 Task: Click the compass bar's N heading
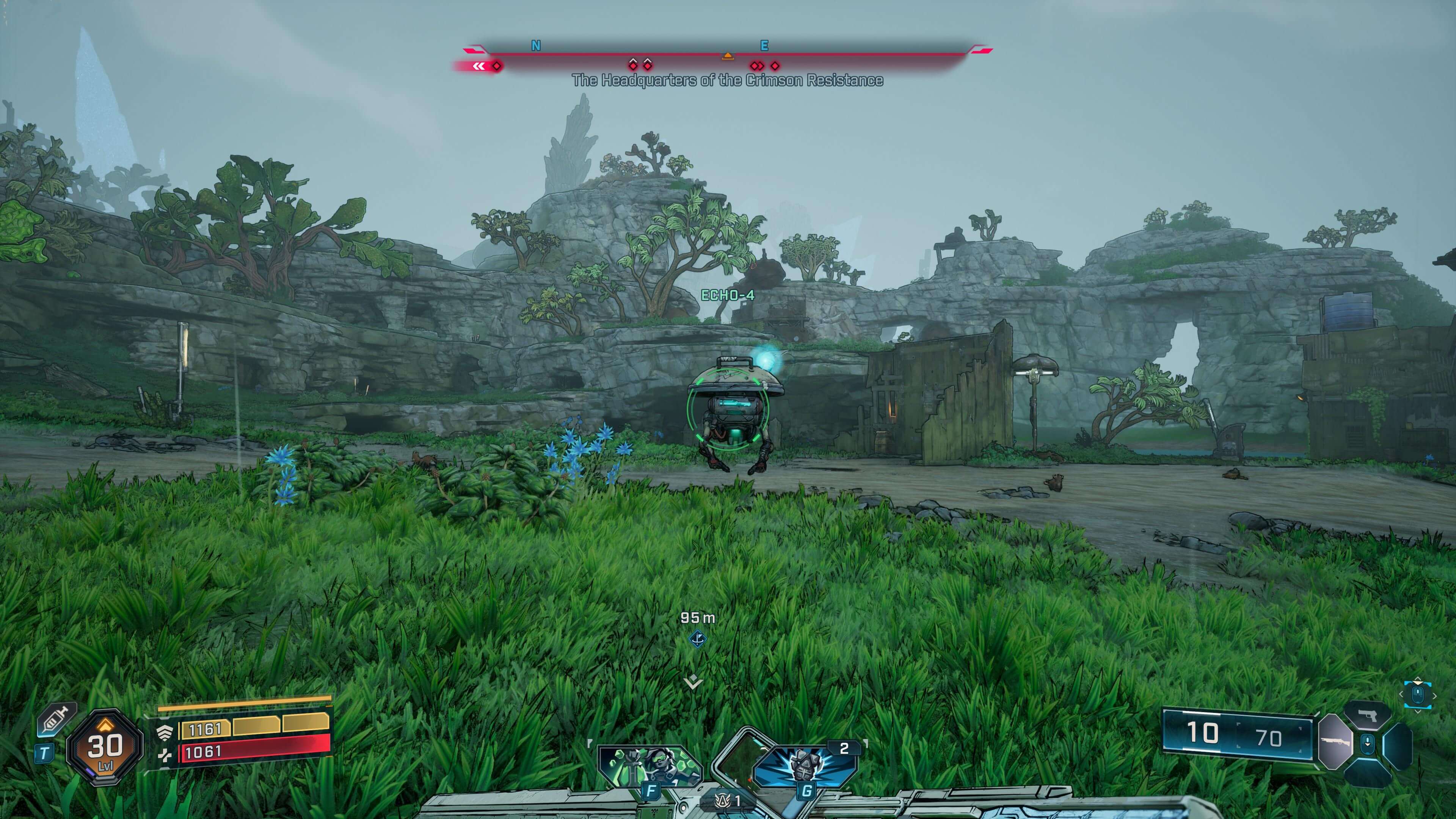coord(536,46)
